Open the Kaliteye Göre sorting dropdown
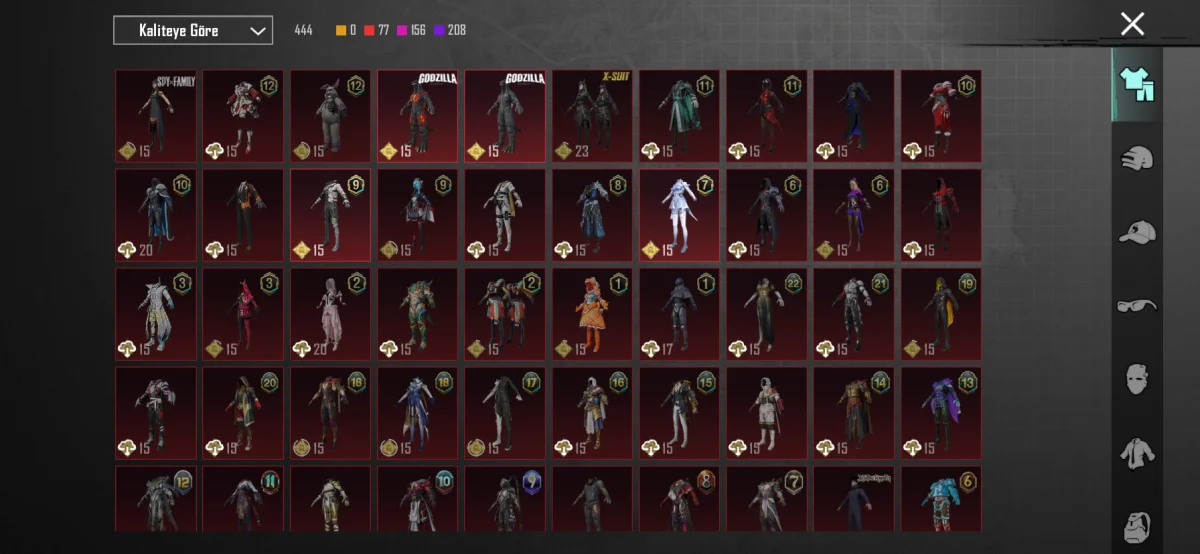Screen dimensions: 1200x554 click(x=193, y=31)
